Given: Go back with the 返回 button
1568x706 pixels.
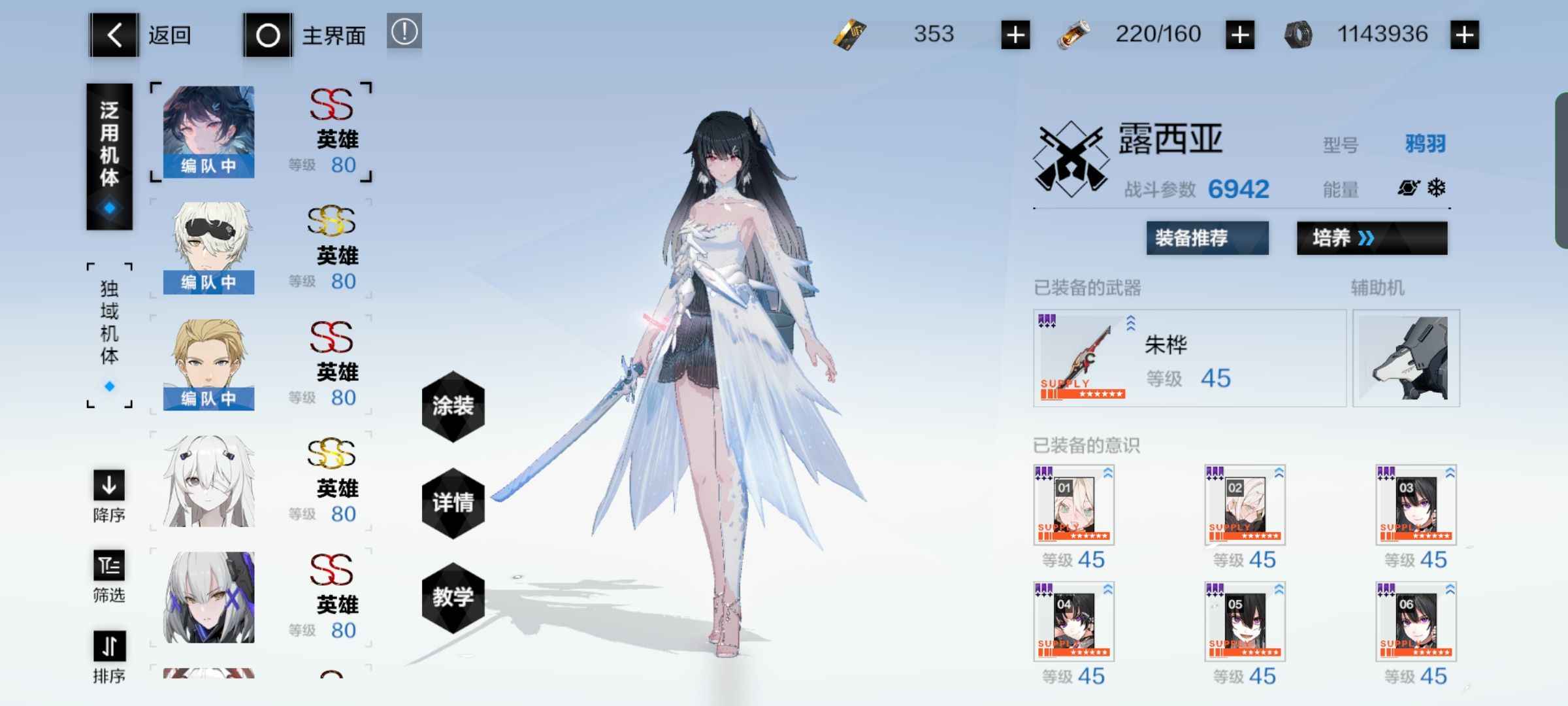Looking at the screenshot, I should (114, 35).
